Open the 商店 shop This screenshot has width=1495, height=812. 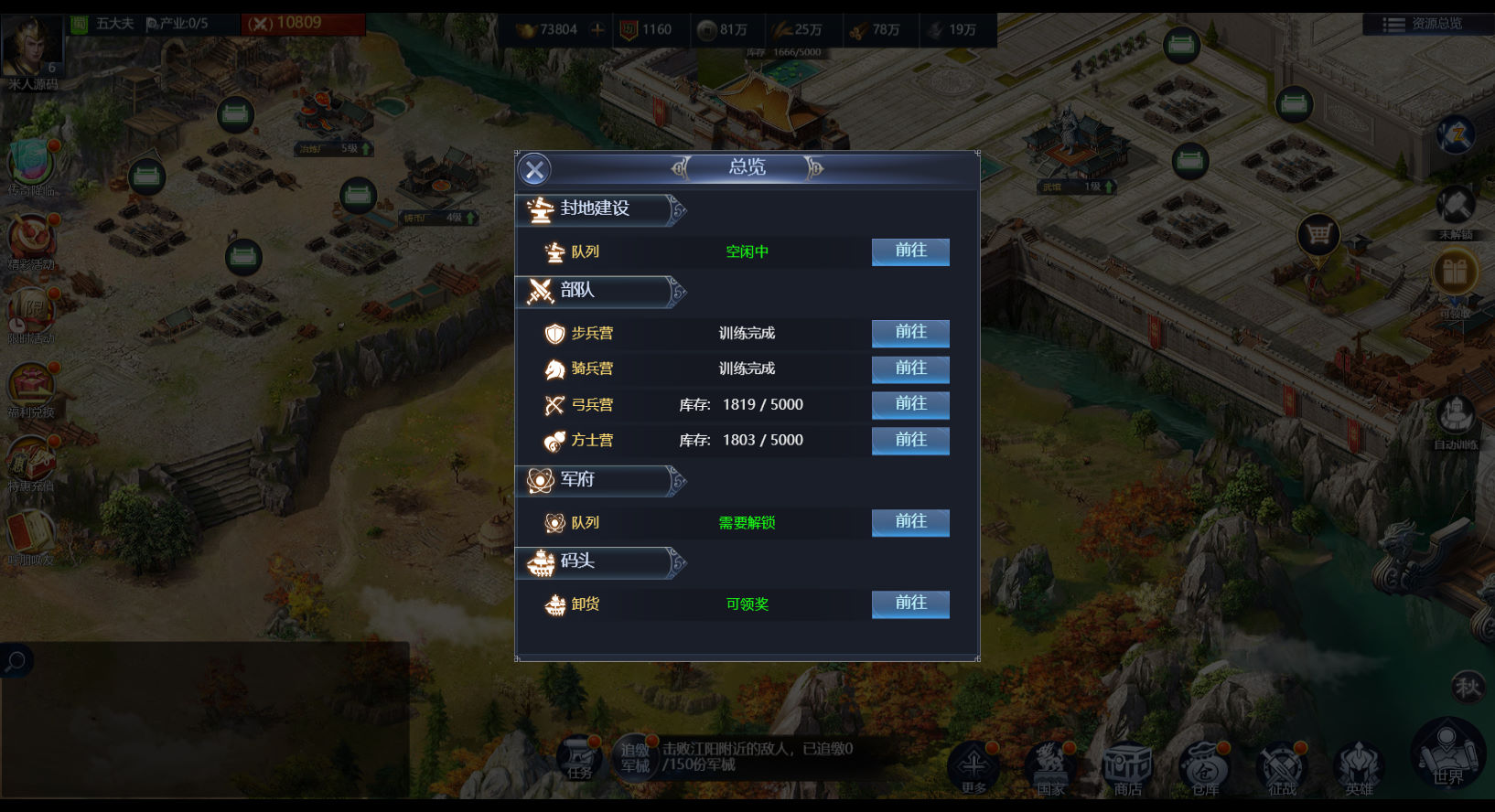(1128, 766)
